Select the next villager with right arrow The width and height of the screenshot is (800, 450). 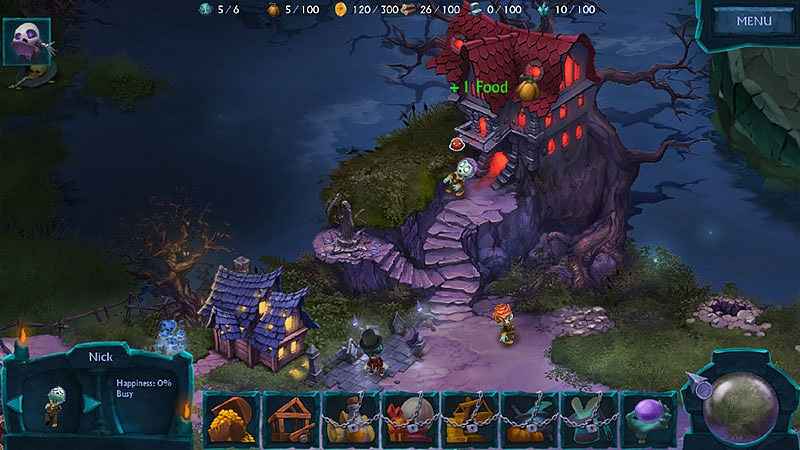91,403
